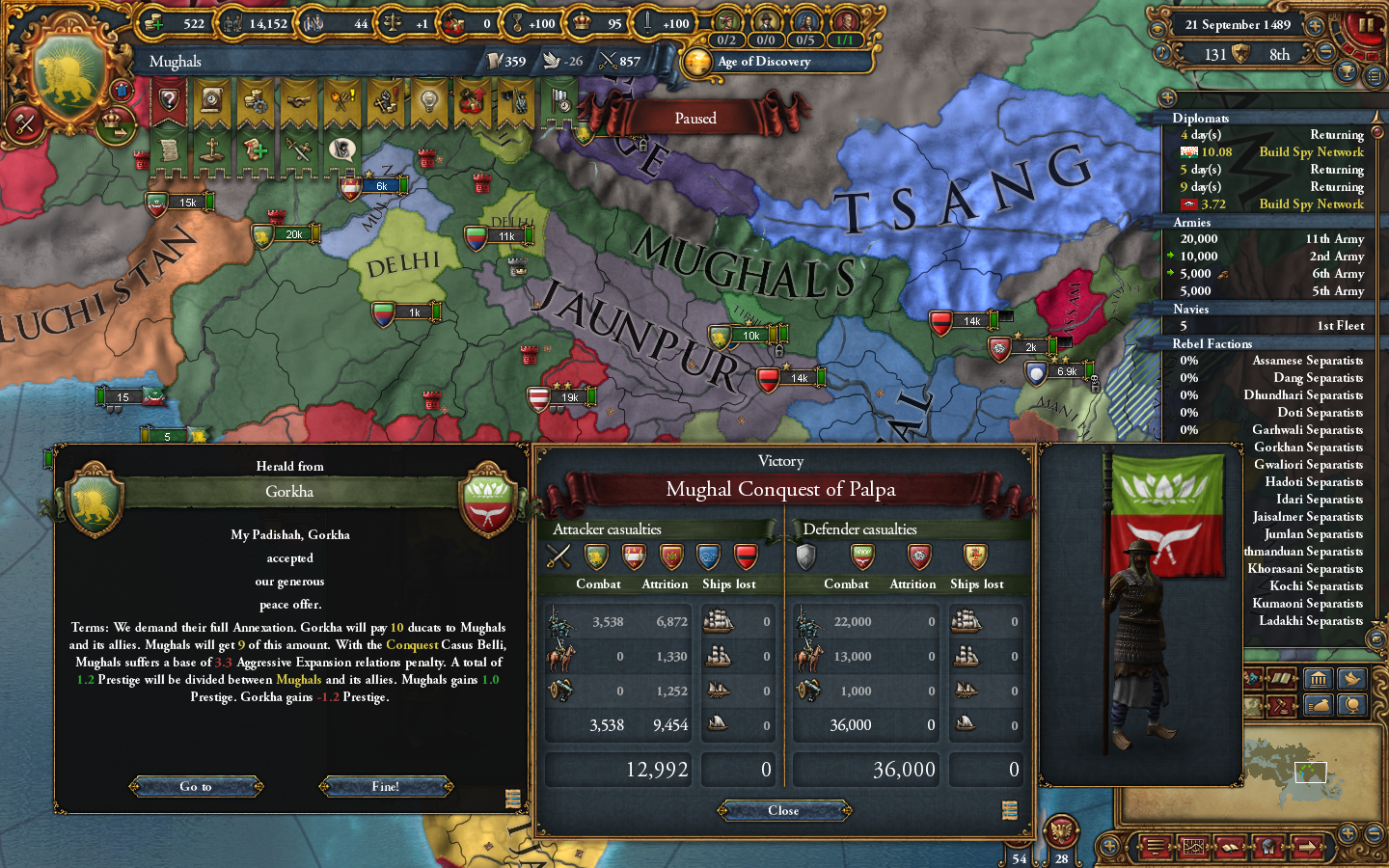Click Fine! to dismiss Gorkha's herald
The image size is (1389, 868).
385,786
